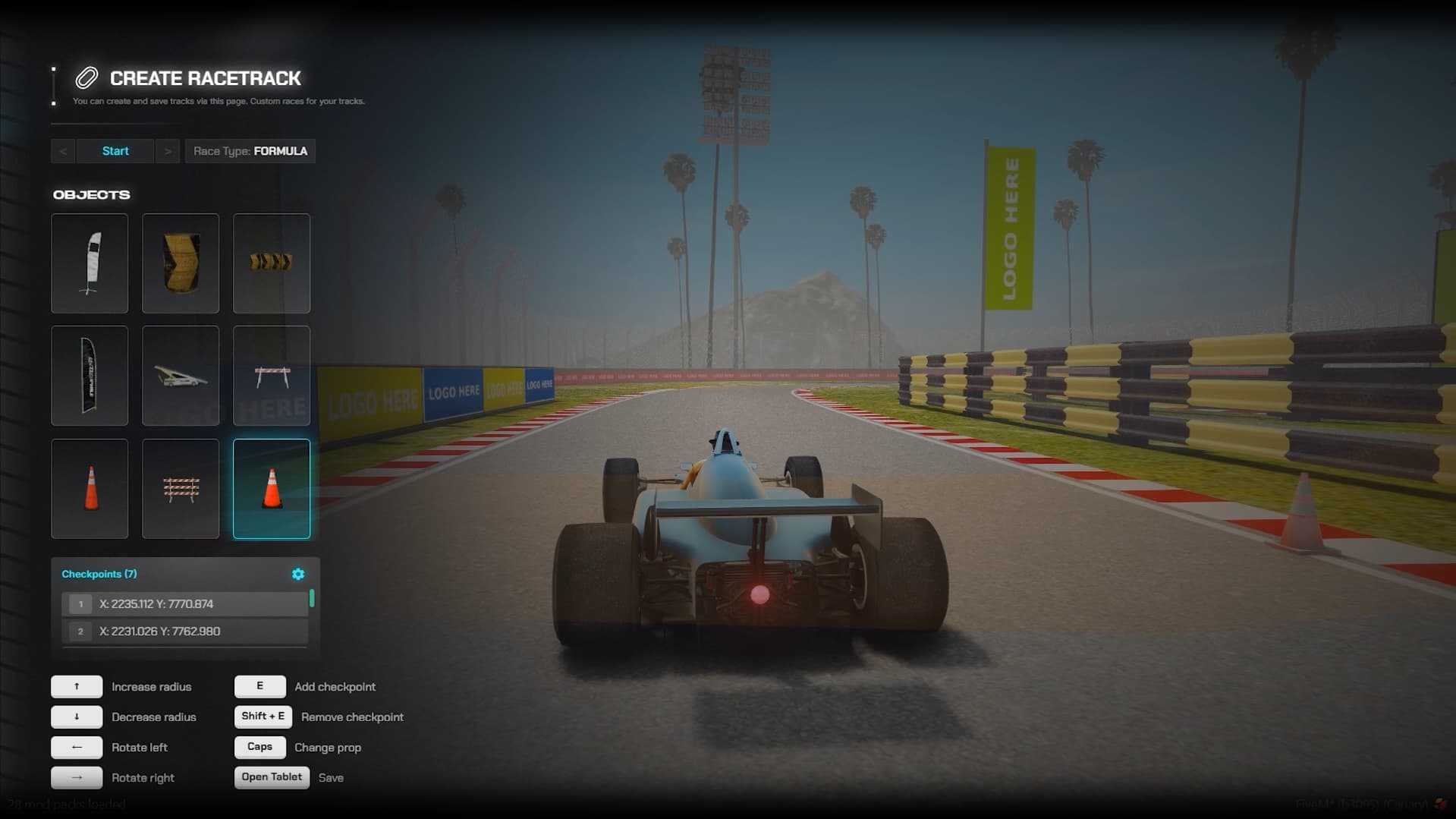This screenshot has width=1456, height=819.
Task: Select the small traffic cone object
Action: pyautogui.click(x=89, y=488)
